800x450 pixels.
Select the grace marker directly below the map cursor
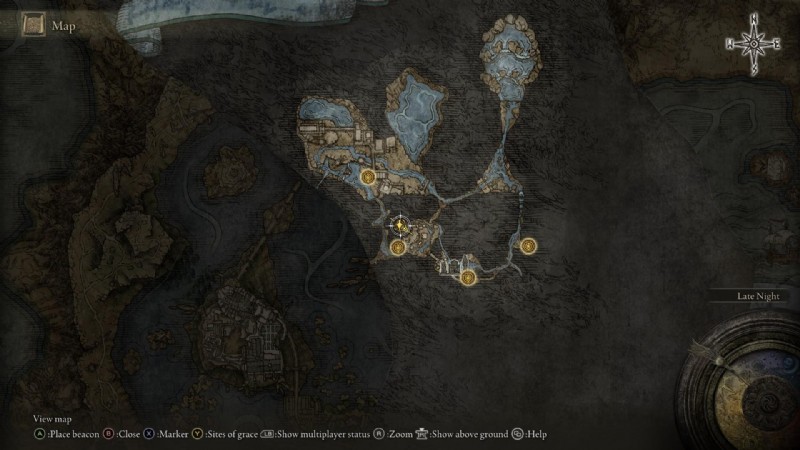398,247
